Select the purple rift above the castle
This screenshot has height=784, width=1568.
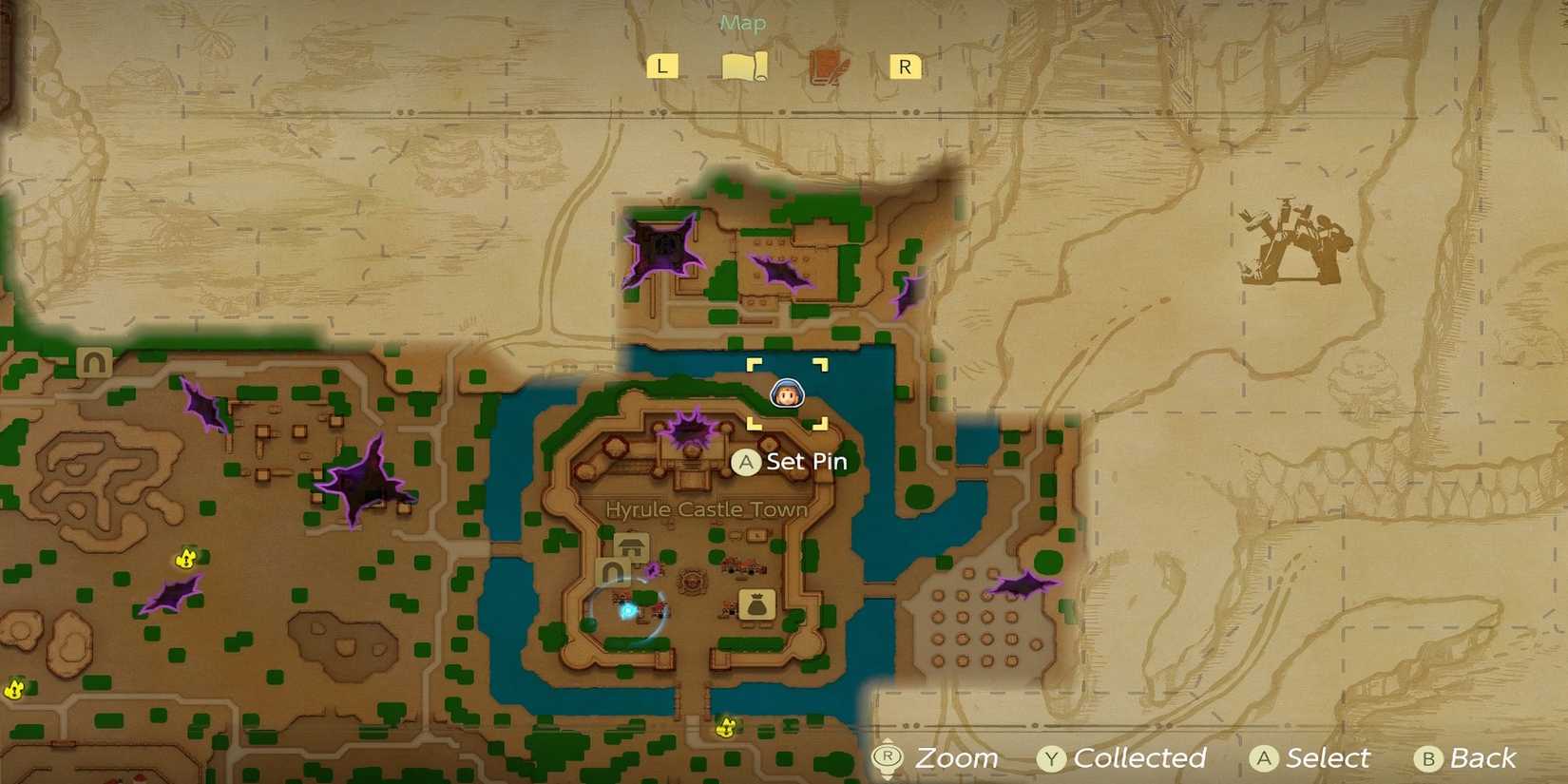pyautogui.click(x=686, y=430)
